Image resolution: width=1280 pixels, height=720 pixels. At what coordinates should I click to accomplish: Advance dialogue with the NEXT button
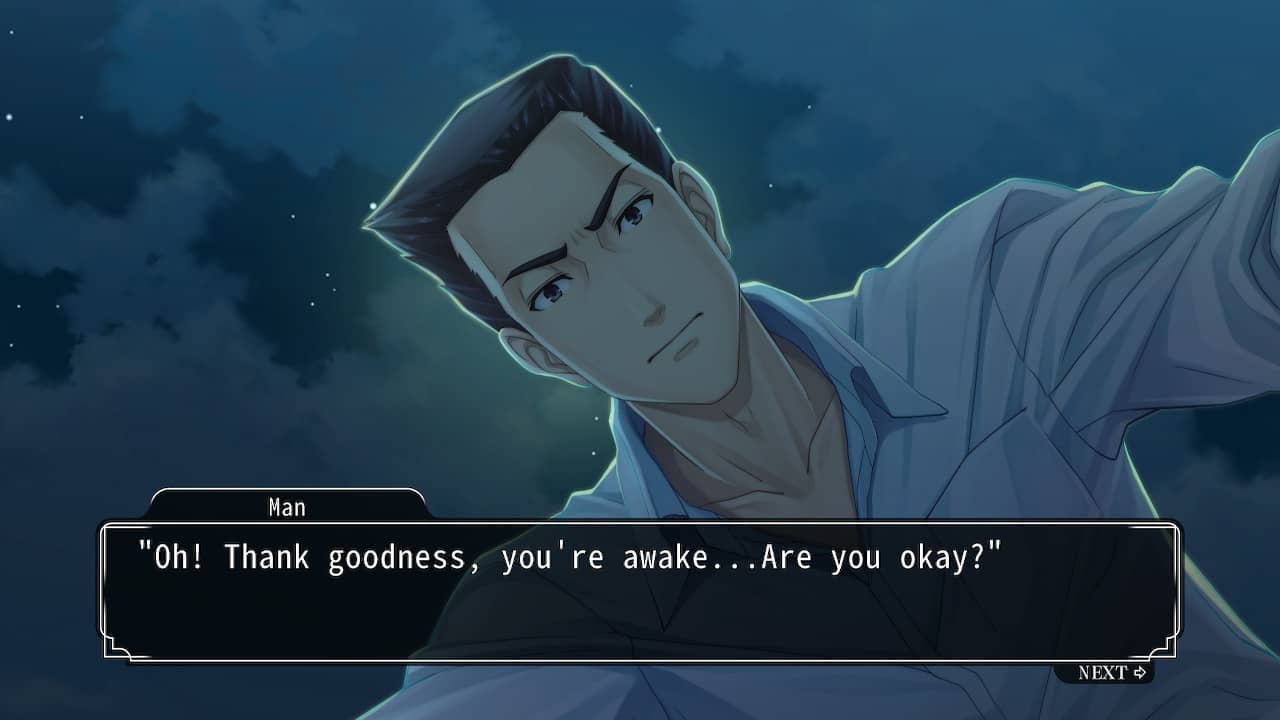pos(1111,673)
